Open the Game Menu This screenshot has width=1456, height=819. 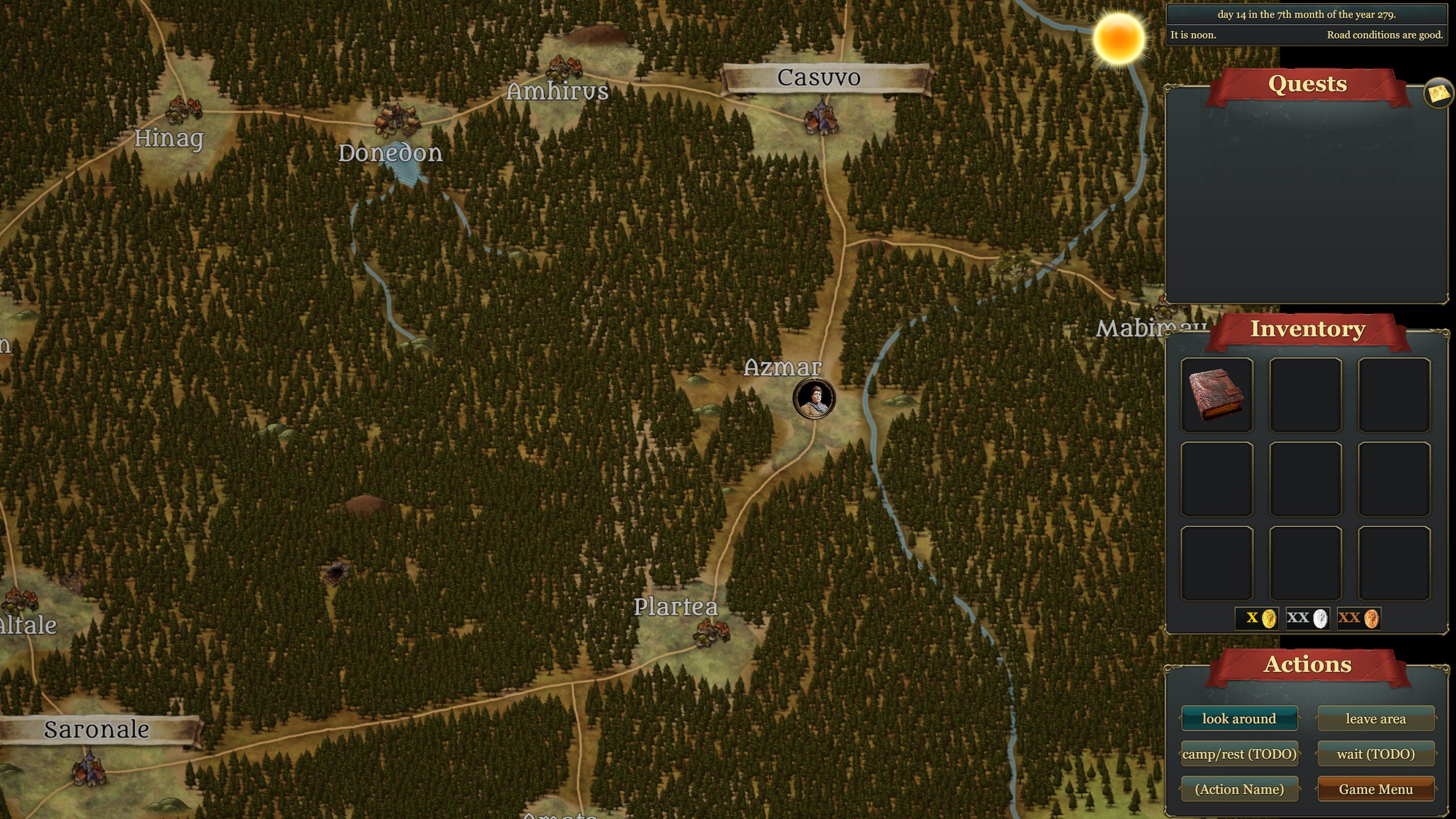point(1375,789)
